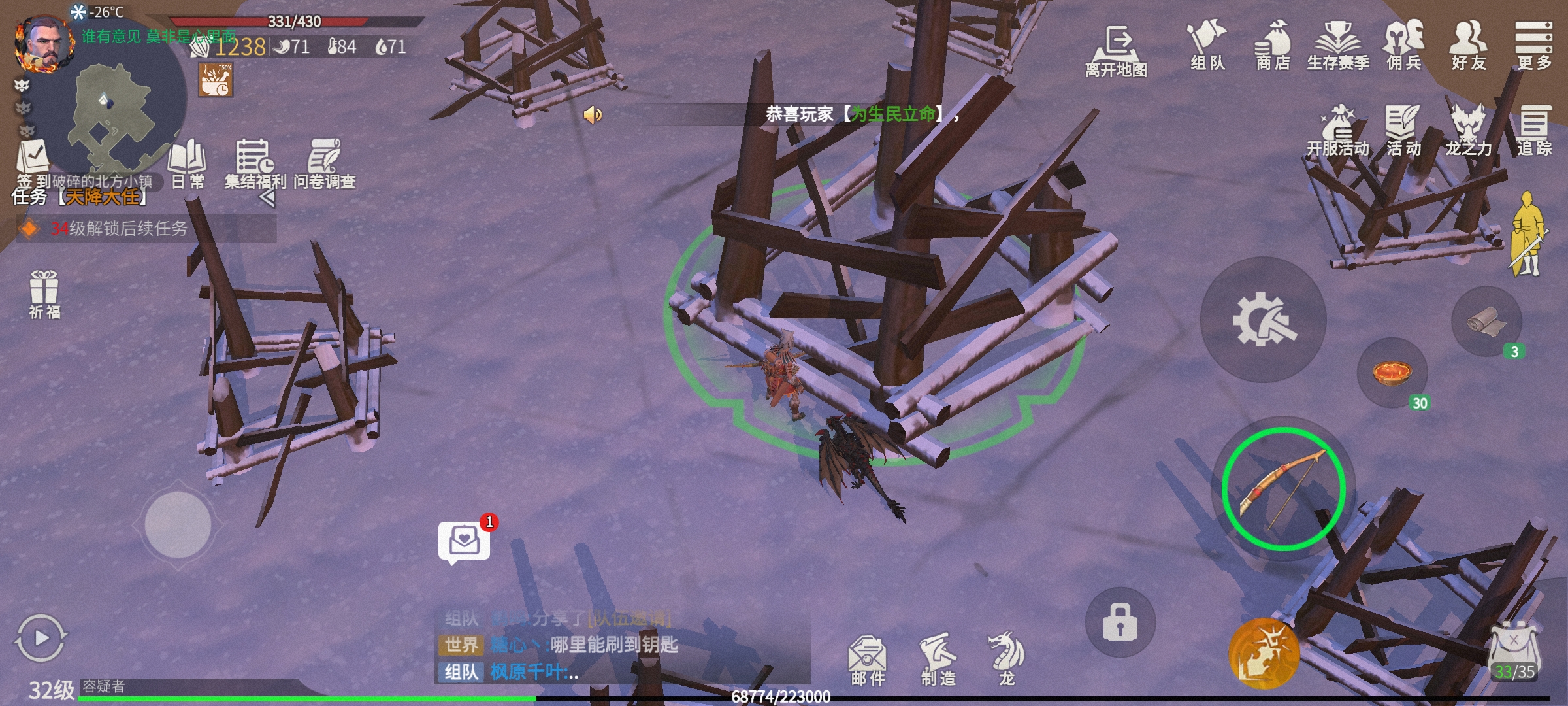Open the 日常 daily tasks book

[x=188, y=162]
